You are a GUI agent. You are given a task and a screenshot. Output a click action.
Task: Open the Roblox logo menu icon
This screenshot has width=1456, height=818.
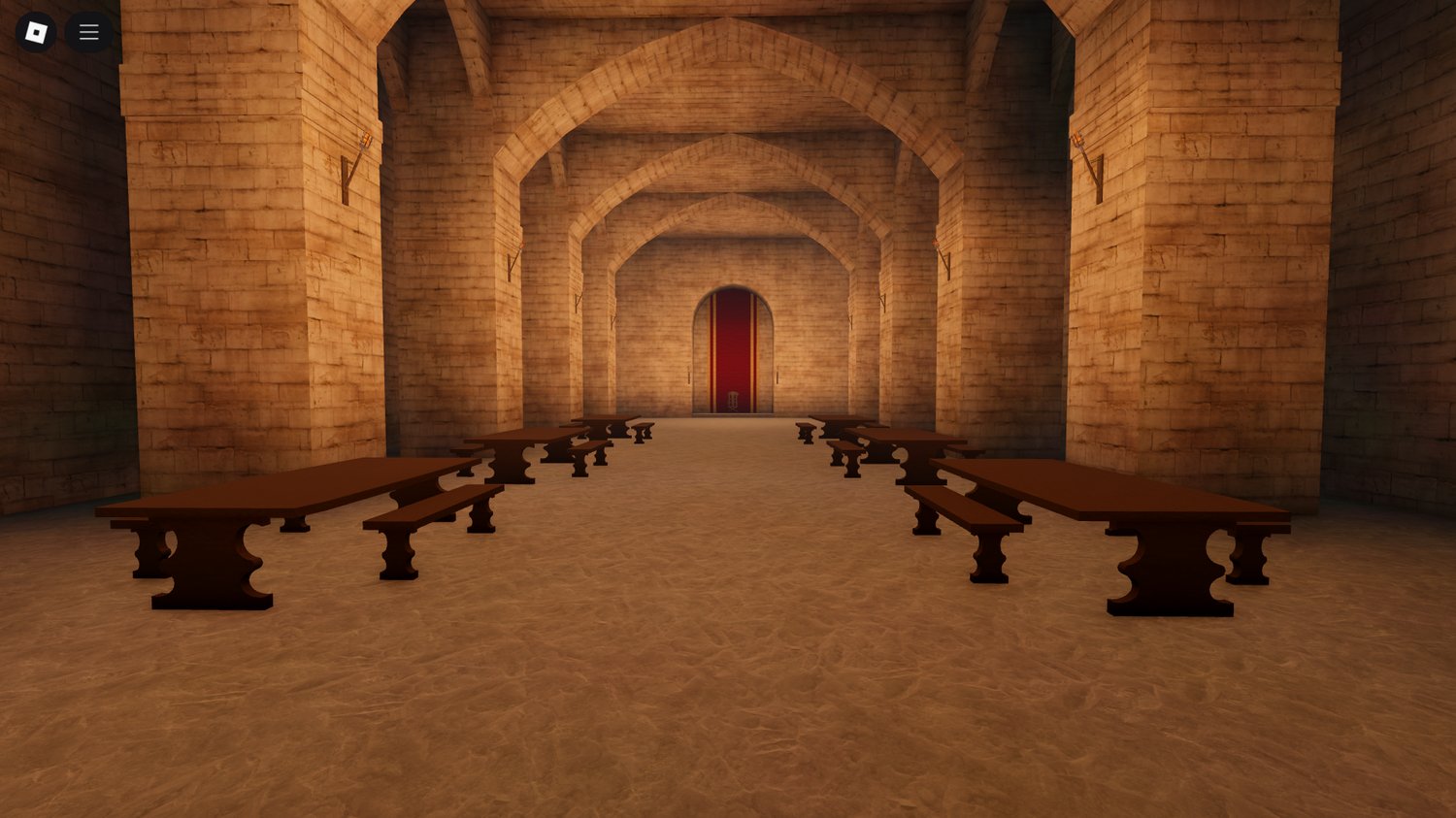click(x=36, y=31)
